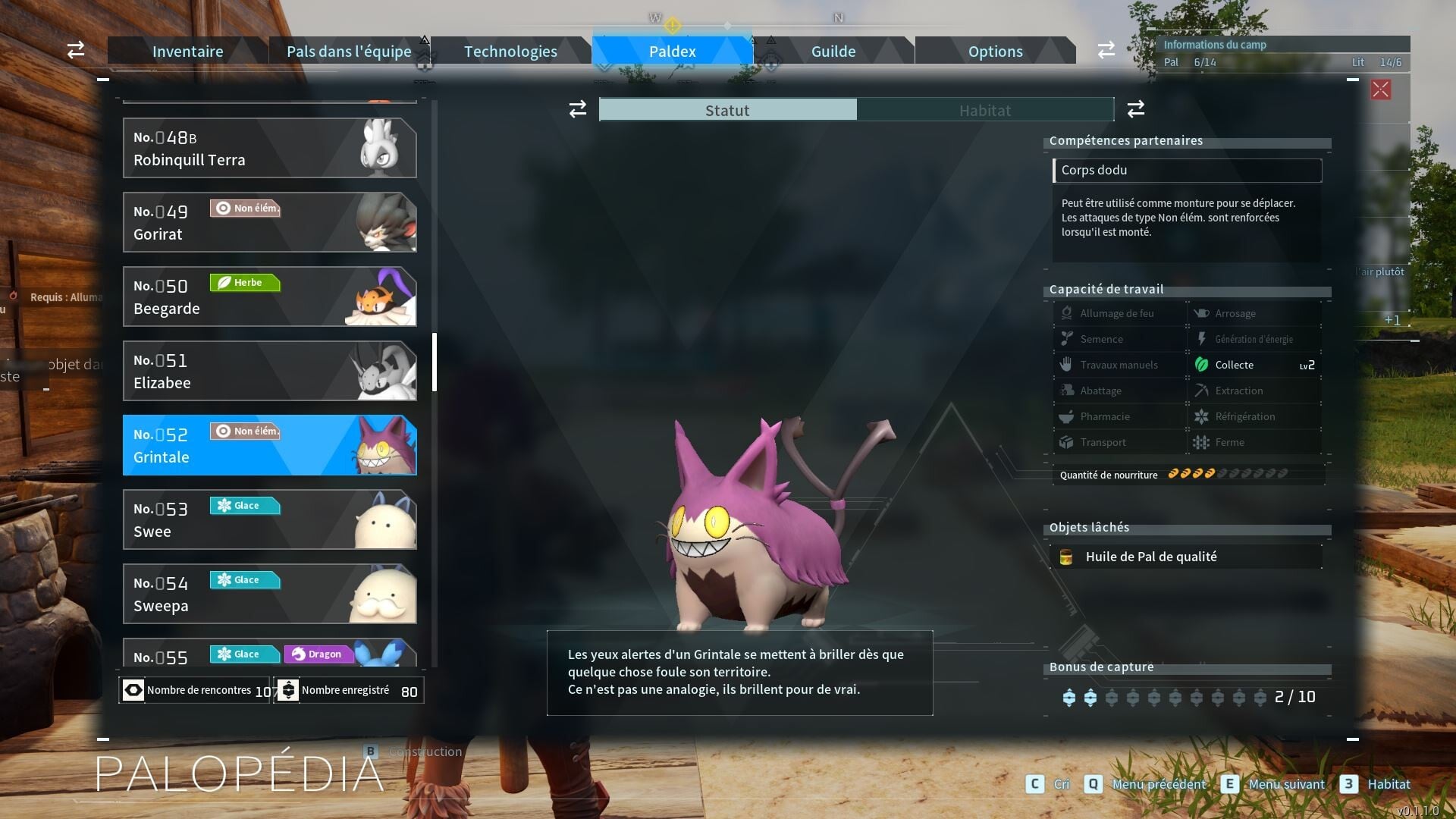Choose the Gorirat entry
The height and width of the screenshot is (819, 1456).
pos(269,222)
